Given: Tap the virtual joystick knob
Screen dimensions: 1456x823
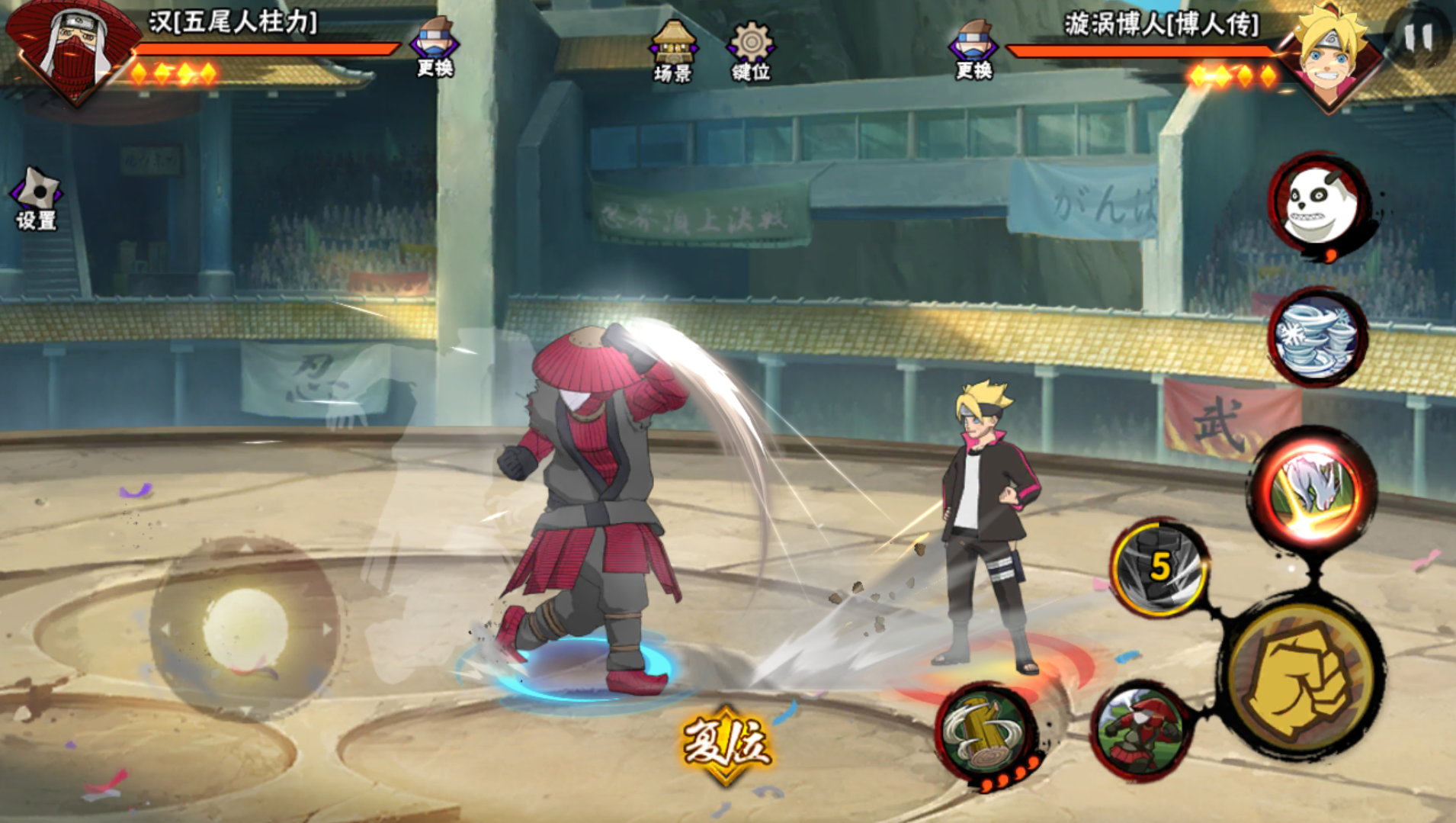Looking at the screenshot, I should click(245, 630).
